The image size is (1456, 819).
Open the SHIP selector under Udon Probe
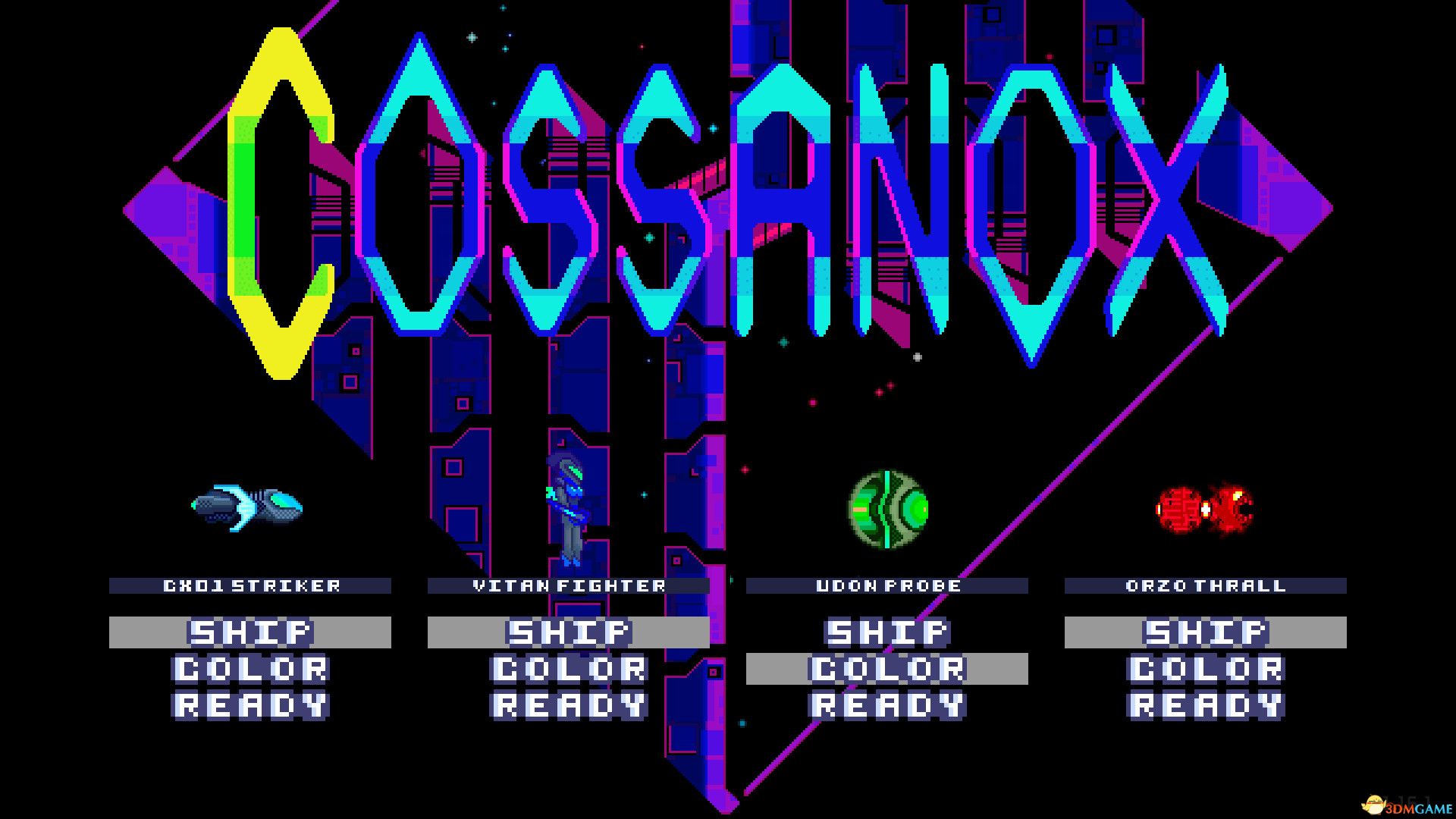click(887, 630)
